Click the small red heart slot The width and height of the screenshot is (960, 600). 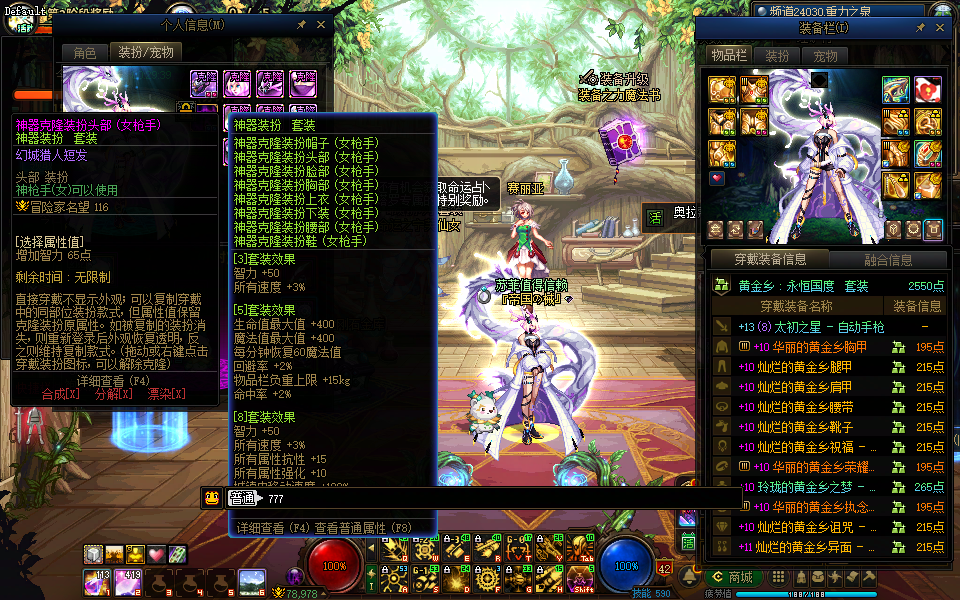(717, 179)
